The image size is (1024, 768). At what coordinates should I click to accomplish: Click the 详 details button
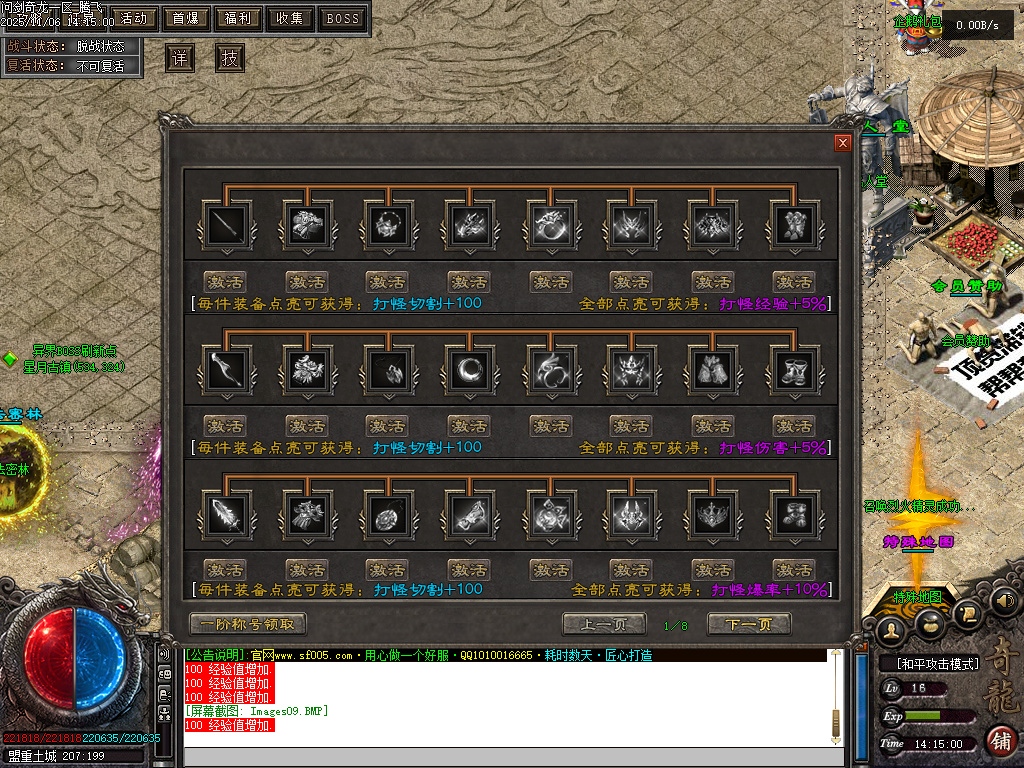click(180, 58)
